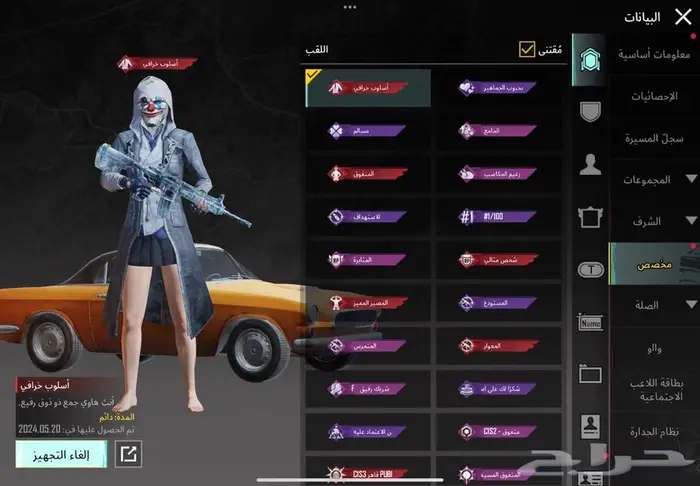
Task: Close the data profile panel
Action: pos(683,15)
